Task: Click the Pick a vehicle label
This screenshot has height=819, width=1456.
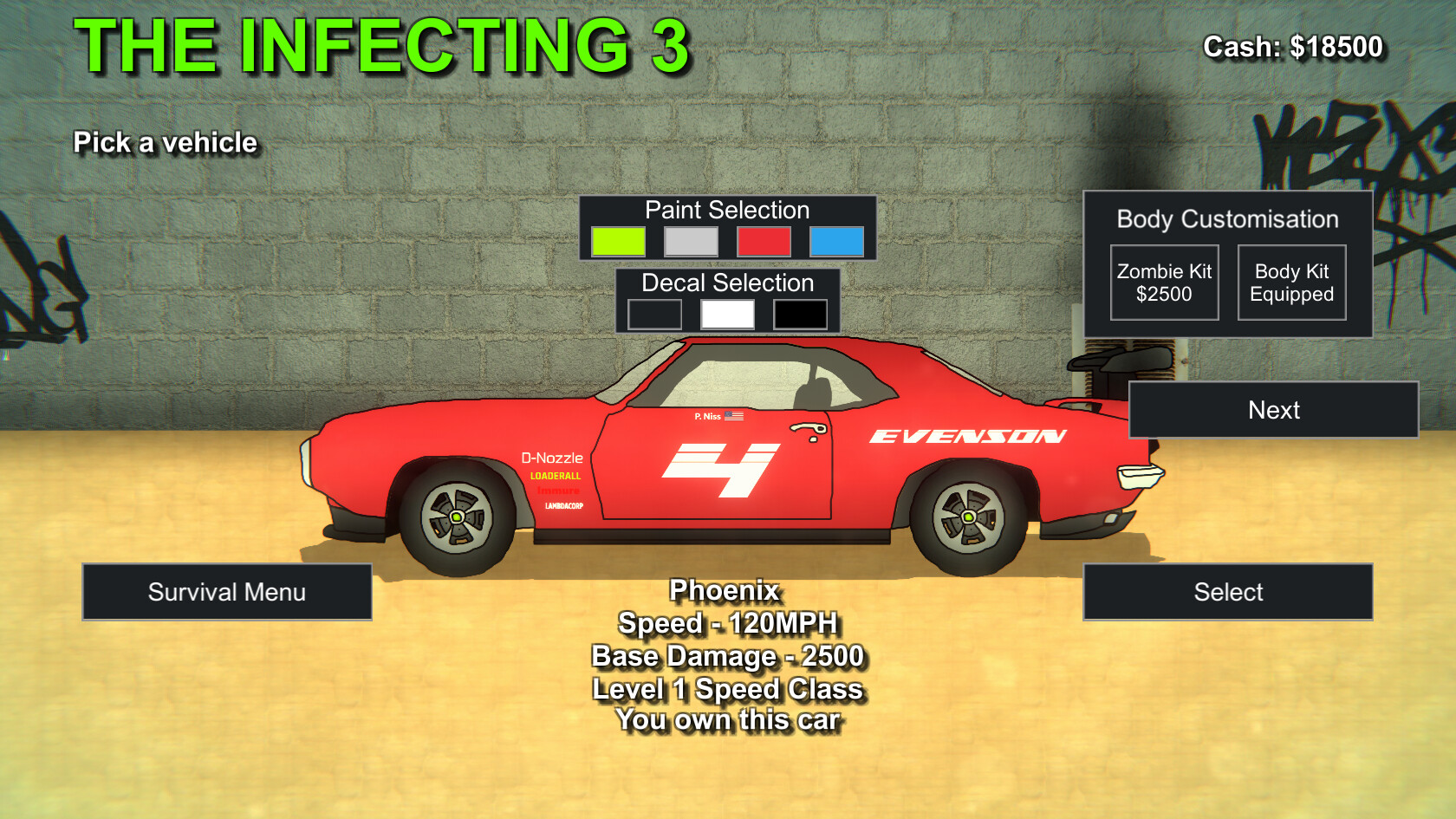Action: [166, 142]
